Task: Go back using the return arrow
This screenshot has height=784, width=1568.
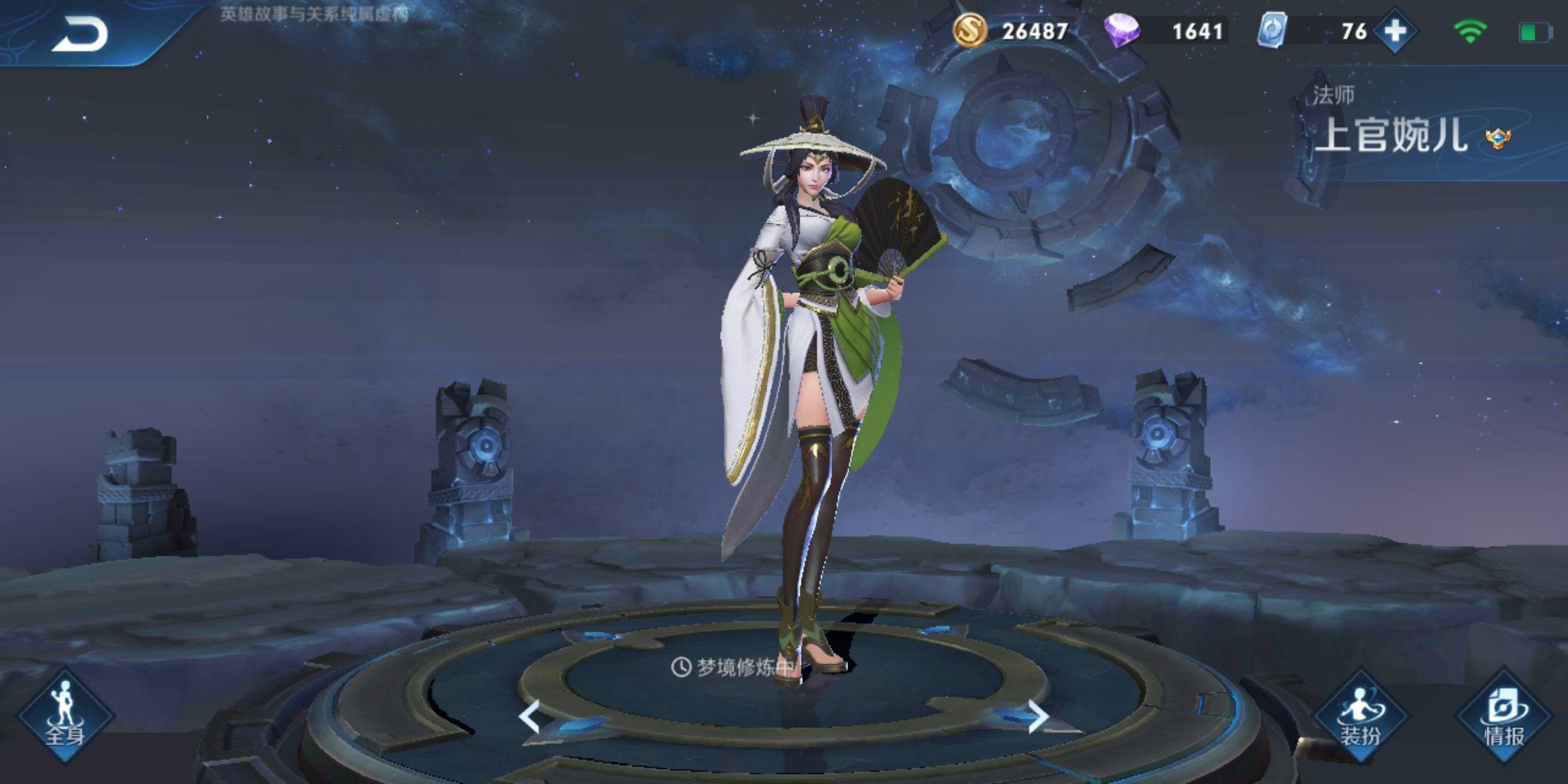Action: coord(80,33)
